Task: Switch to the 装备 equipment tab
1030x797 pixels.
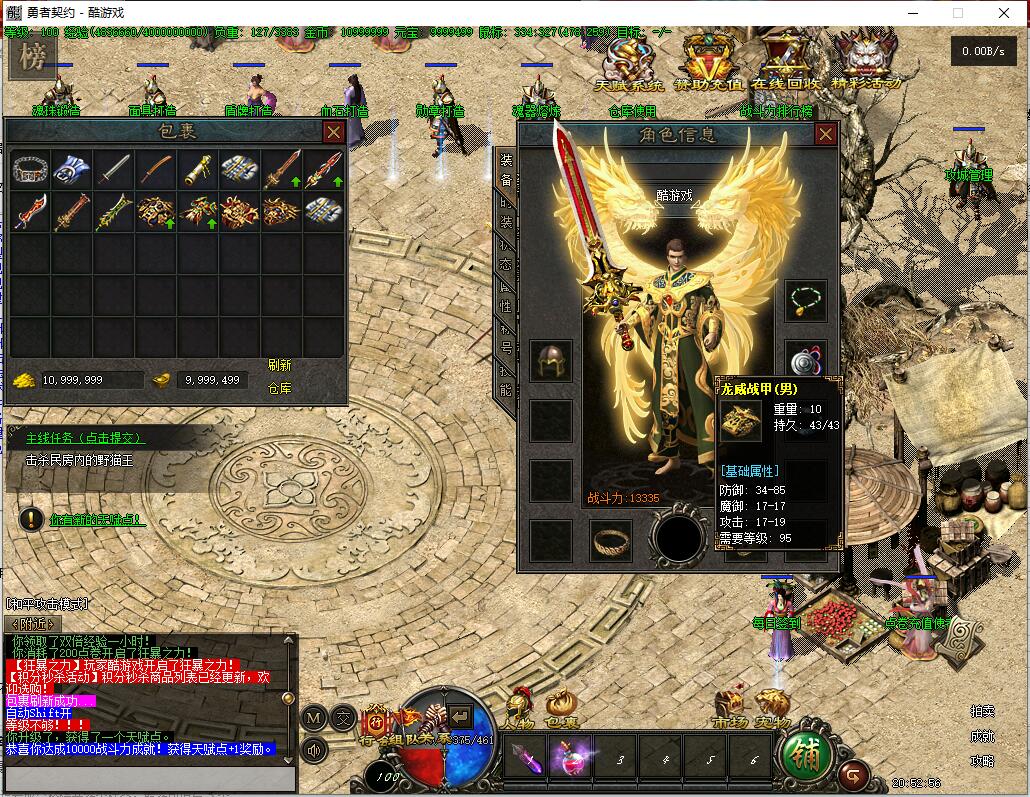Action: pos(506,168)
